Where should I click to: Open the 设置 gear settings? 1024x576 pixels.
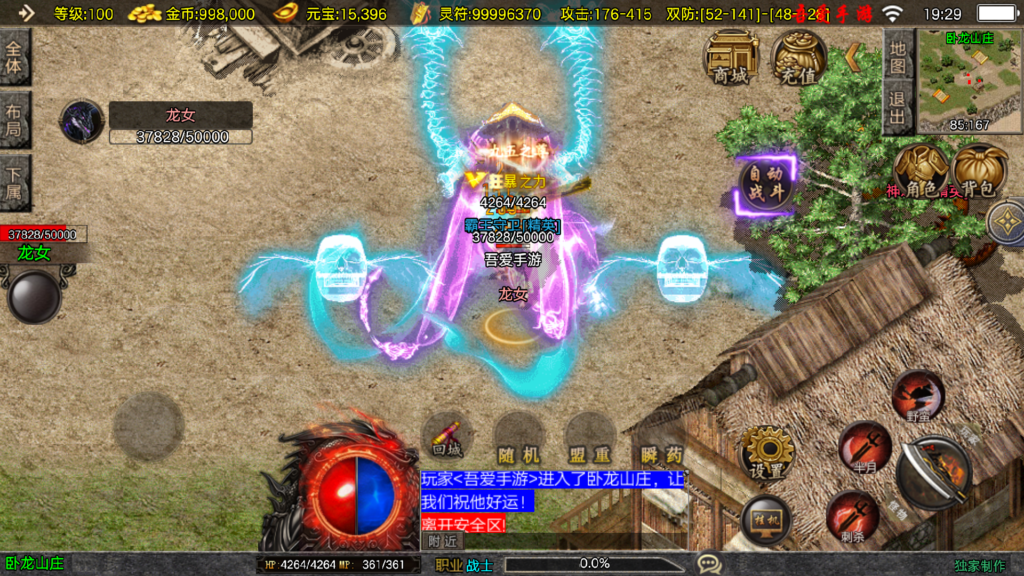click(x=767, y=452)
